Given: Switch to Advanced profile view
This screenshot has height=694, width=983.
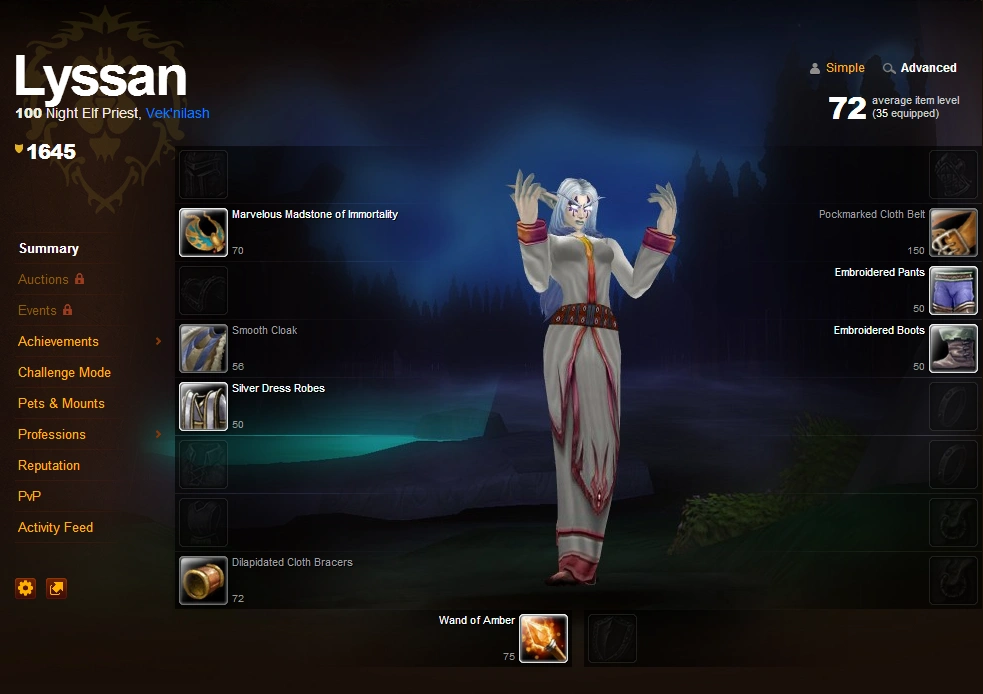Looking at the screenshot, I should [928, 68].
